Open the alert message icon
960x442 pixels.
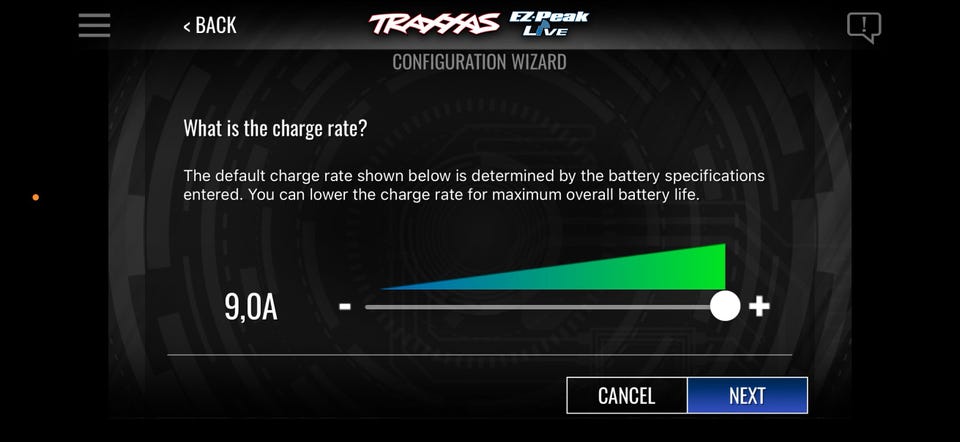tap(864, 26)
